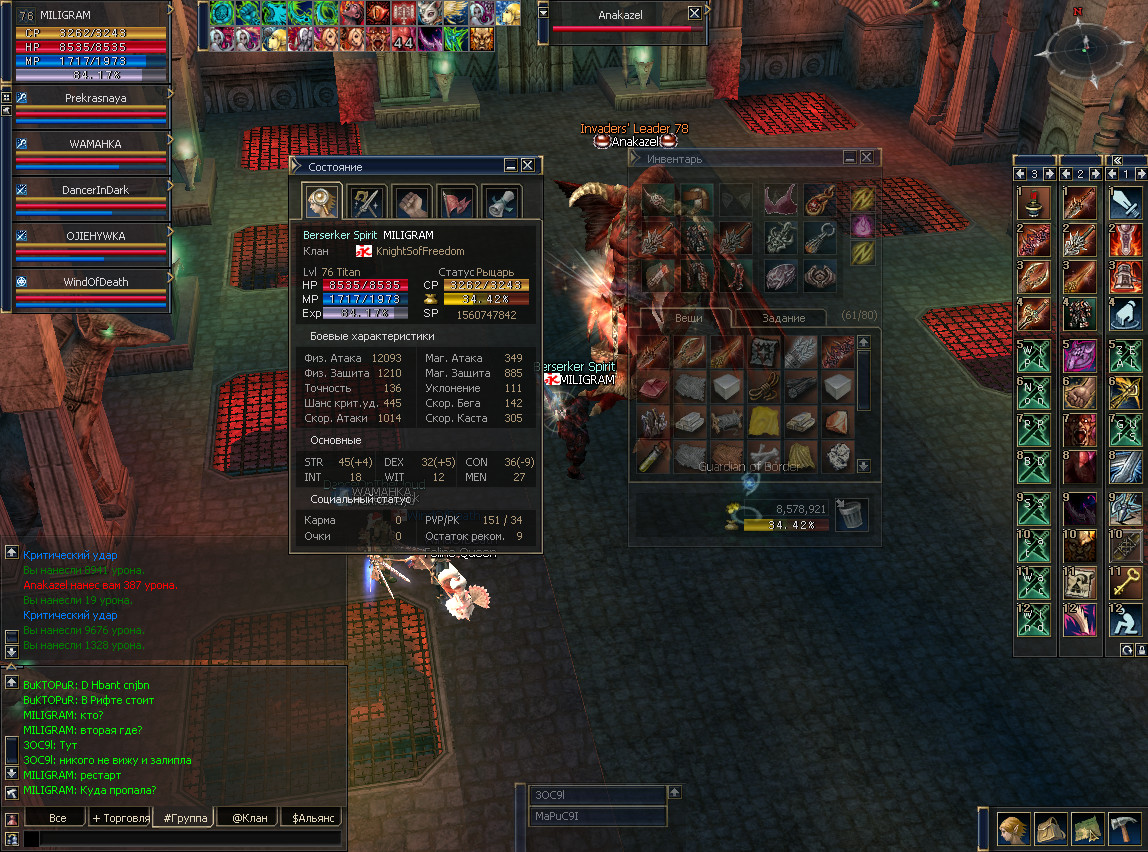This screenshot has width=1148, height=852.
Task: Show the Все chat tab
Action: (57, 817)
